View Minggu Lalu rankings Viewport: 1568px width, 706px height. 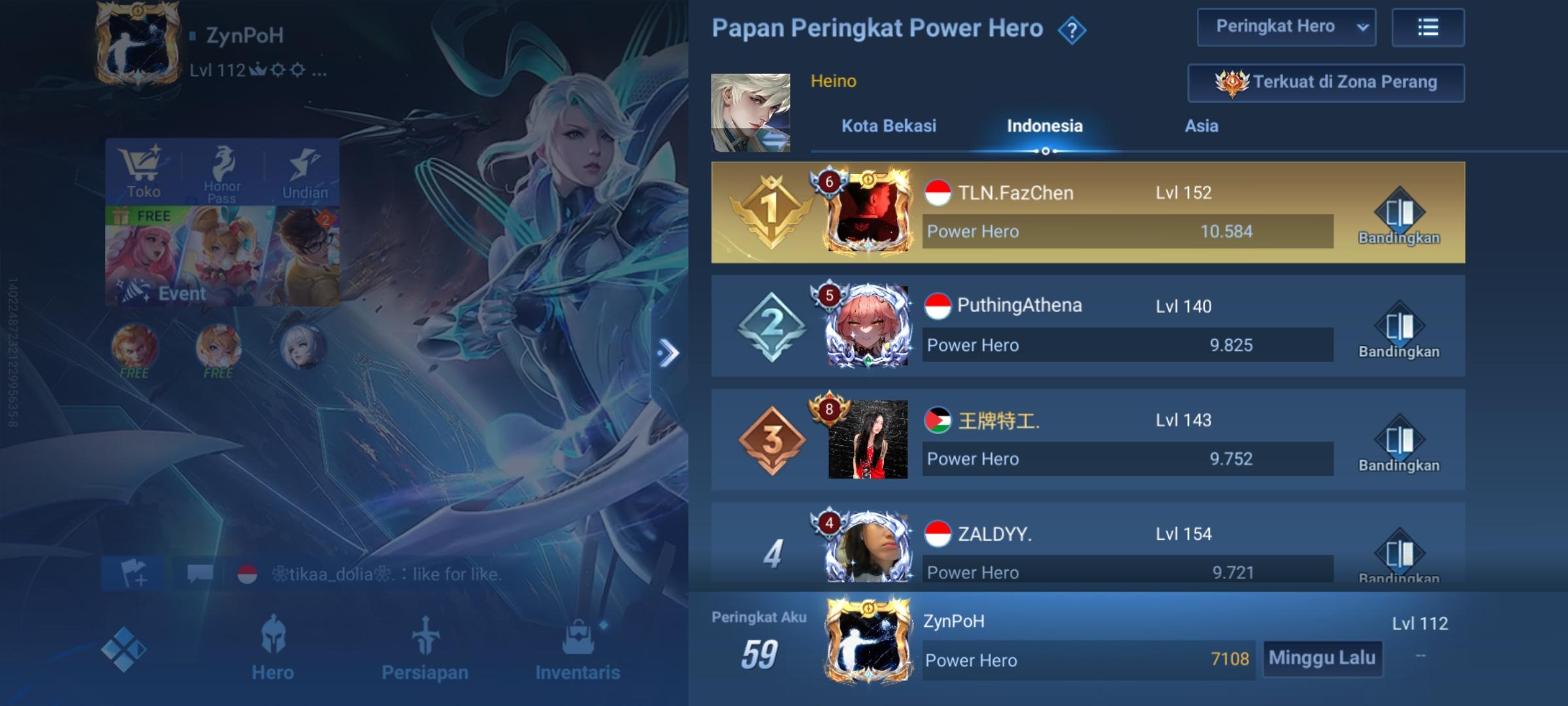1322,660
